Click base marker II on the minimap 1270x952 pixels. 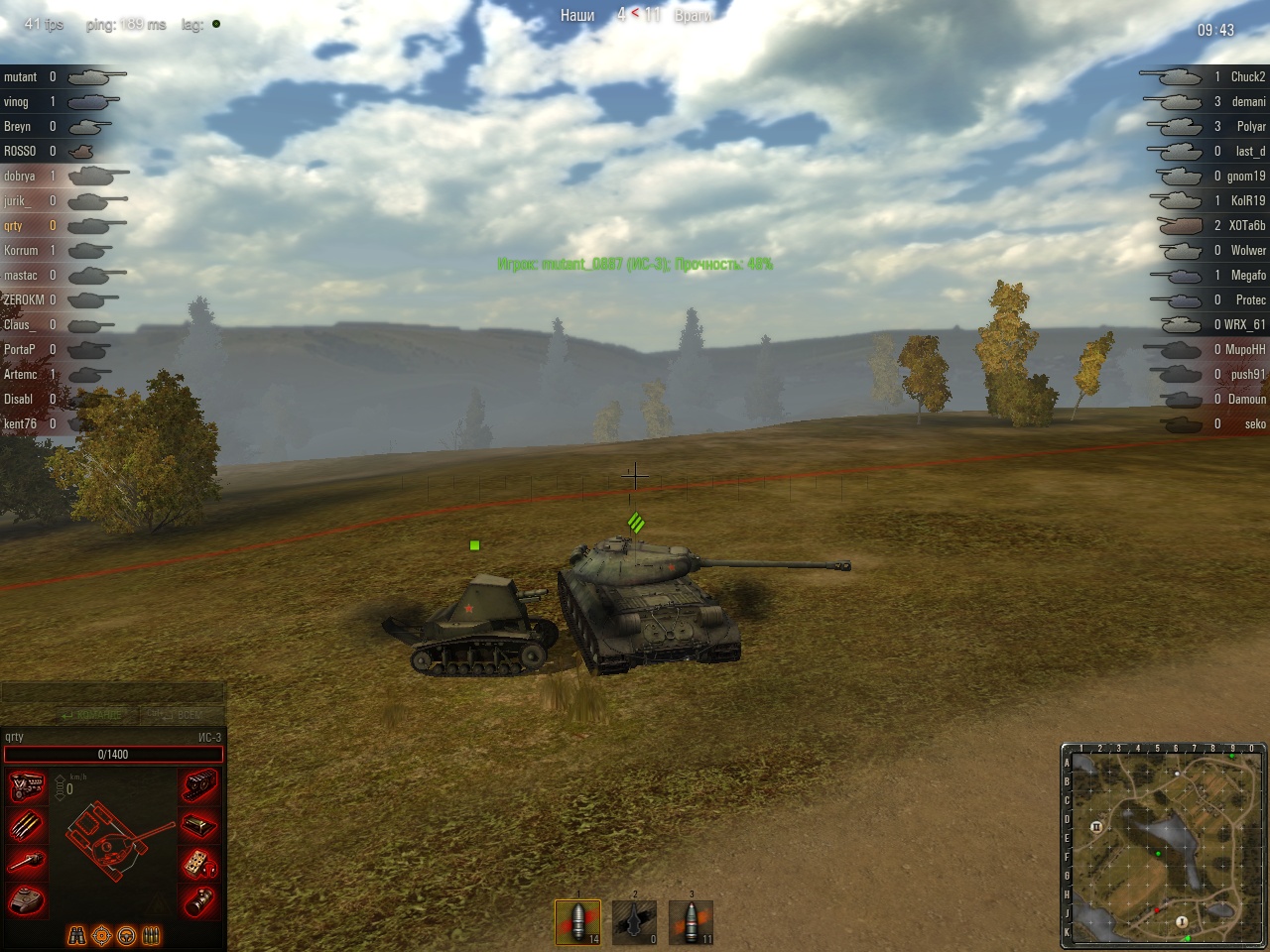pyautogui.click(x=1096, y=827)
